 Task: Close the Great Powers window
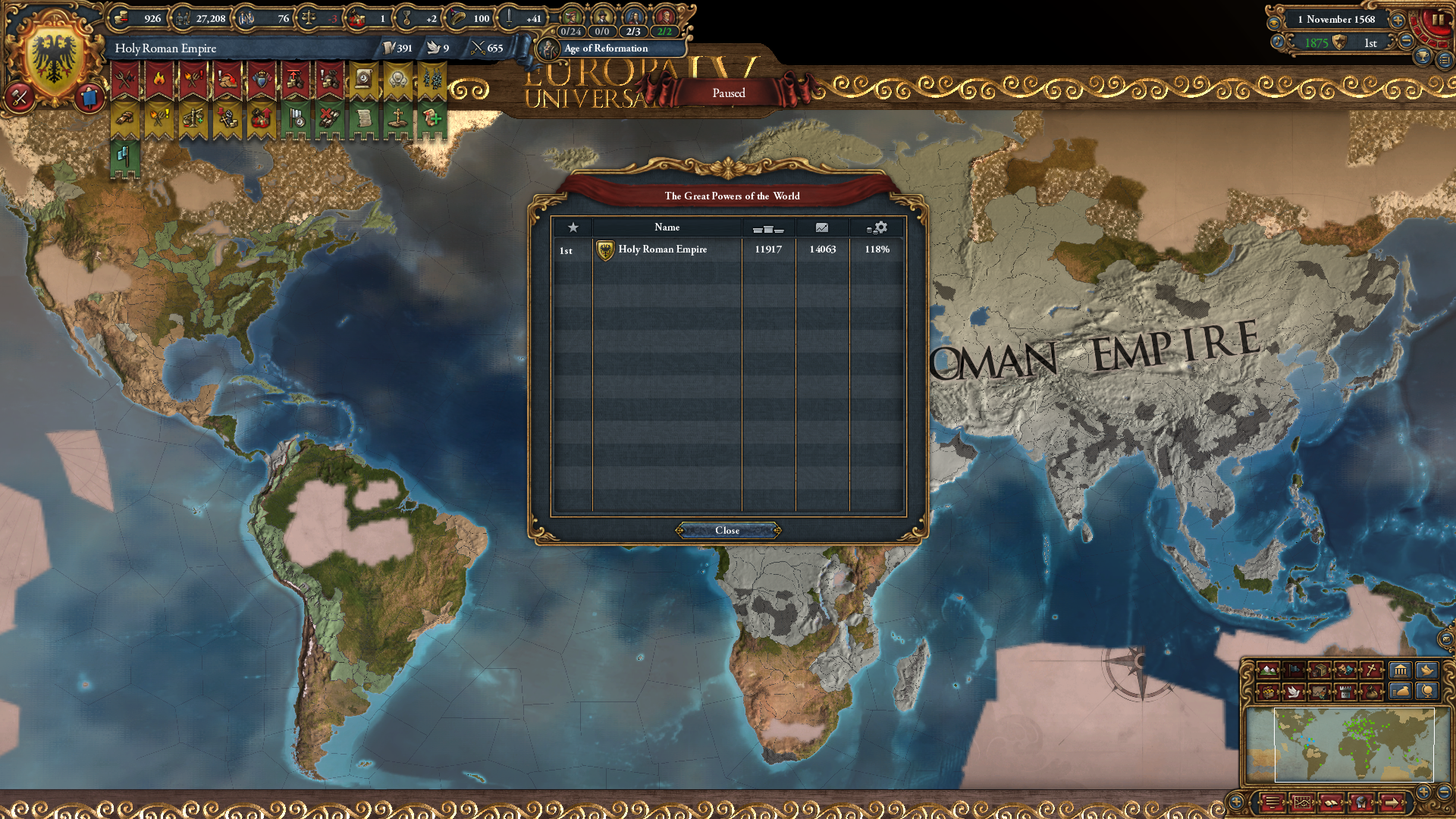point(728,531)
